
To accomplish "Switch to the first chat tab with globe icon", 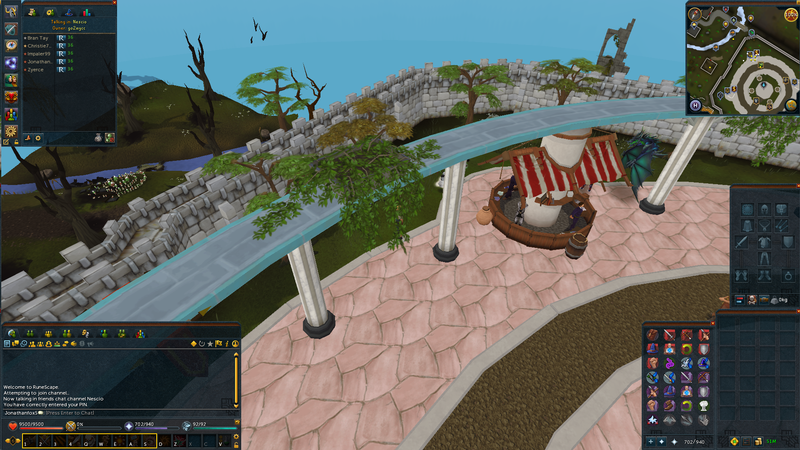I will (x=11, y=333).
